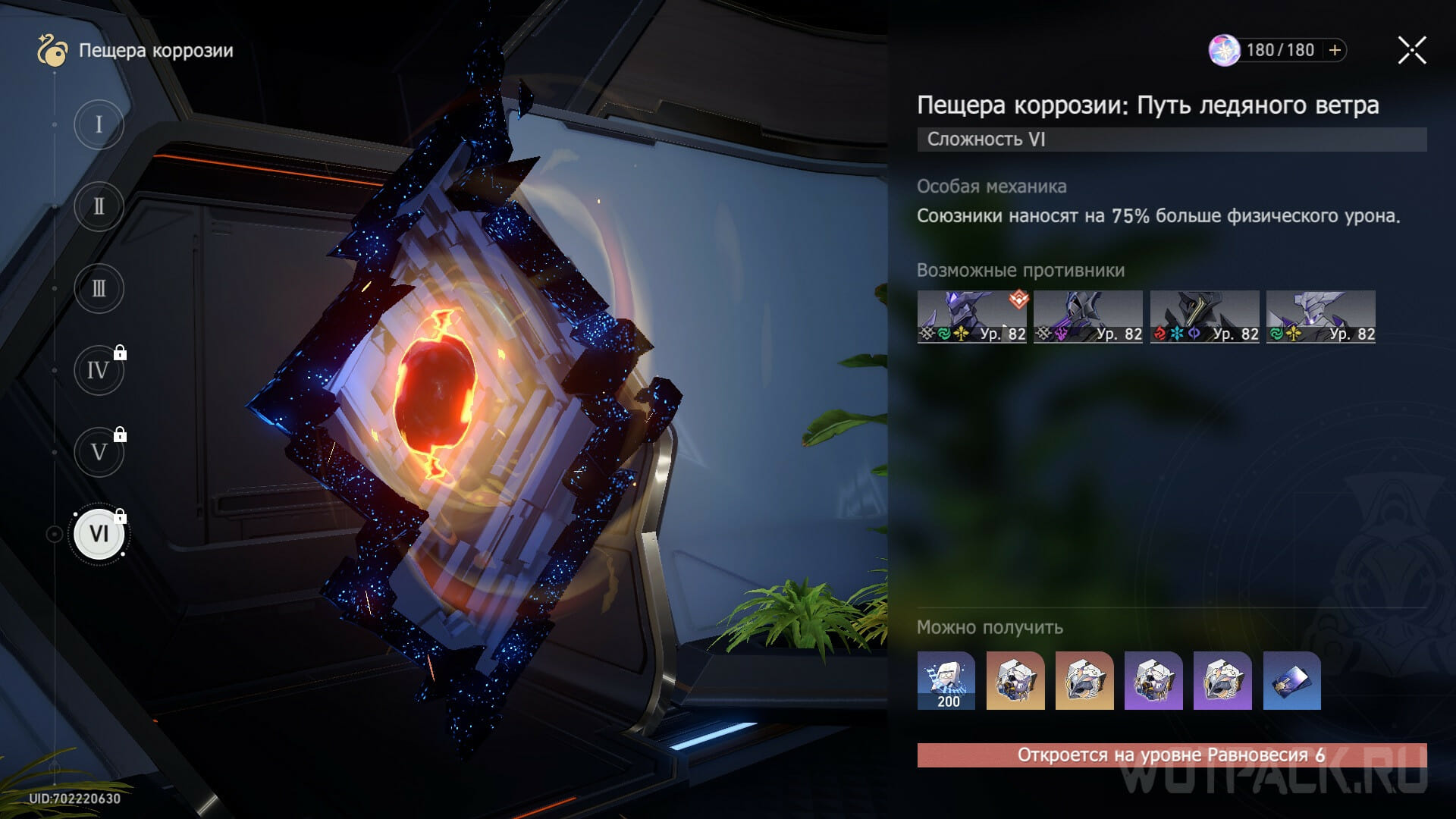
Task: View the blue card reward item
Action: click(1291, 680)
